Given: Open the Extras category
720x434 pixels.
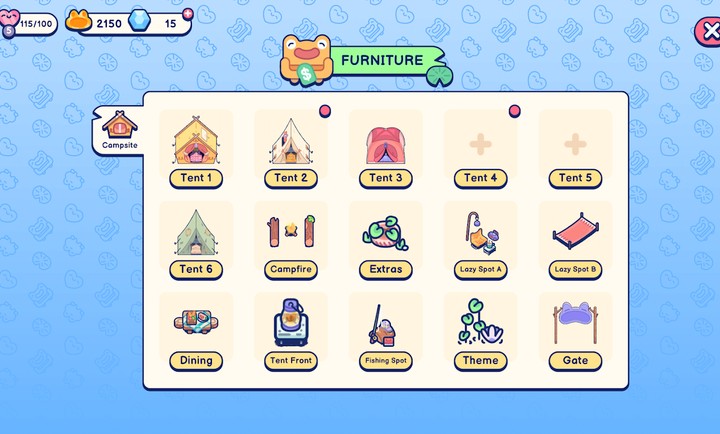Looking at the screenshot, I should 386,240.
